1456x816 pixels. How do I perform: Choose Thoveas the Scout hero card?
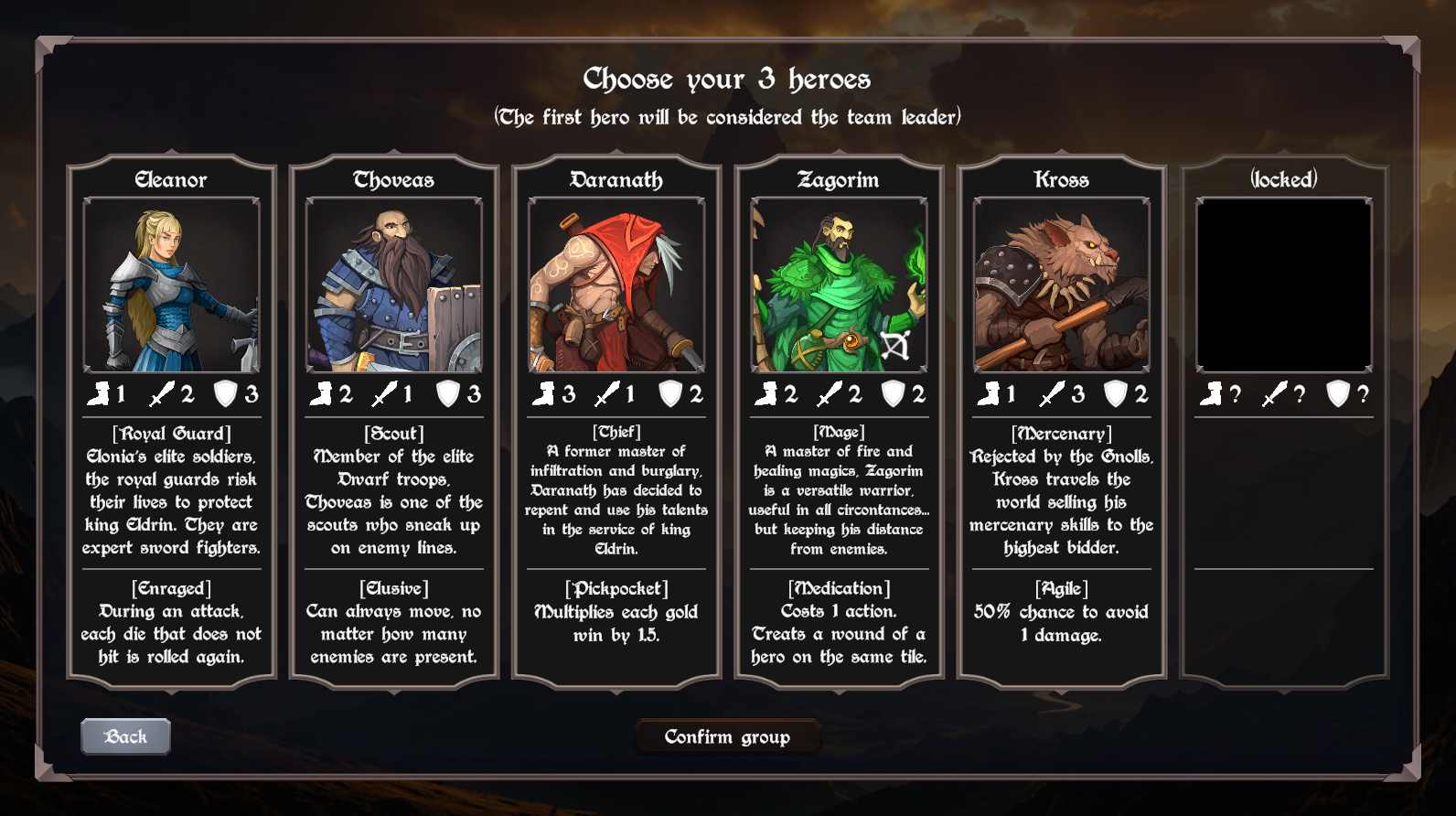point(393,285)
